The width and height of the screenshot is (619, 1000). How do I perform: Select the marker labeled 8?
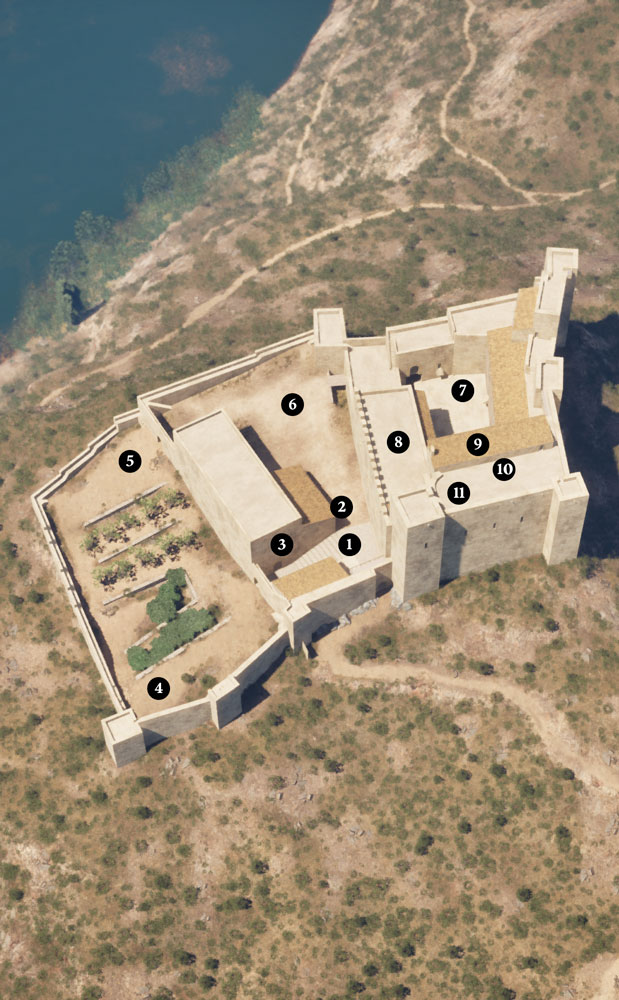point(397,441)
